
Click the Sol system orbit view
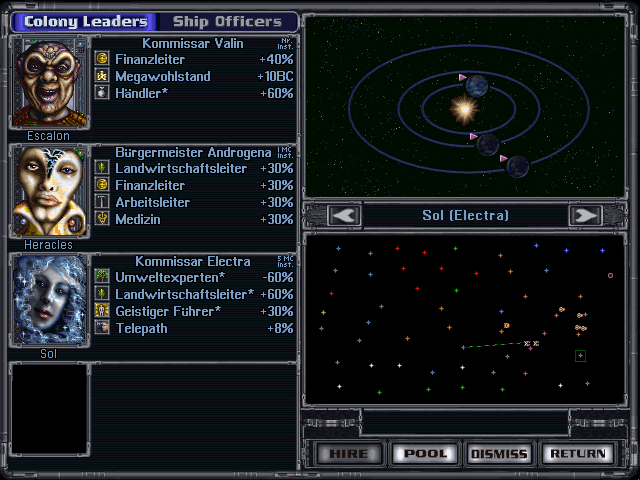pyautogui.click(x=466, y=106)
